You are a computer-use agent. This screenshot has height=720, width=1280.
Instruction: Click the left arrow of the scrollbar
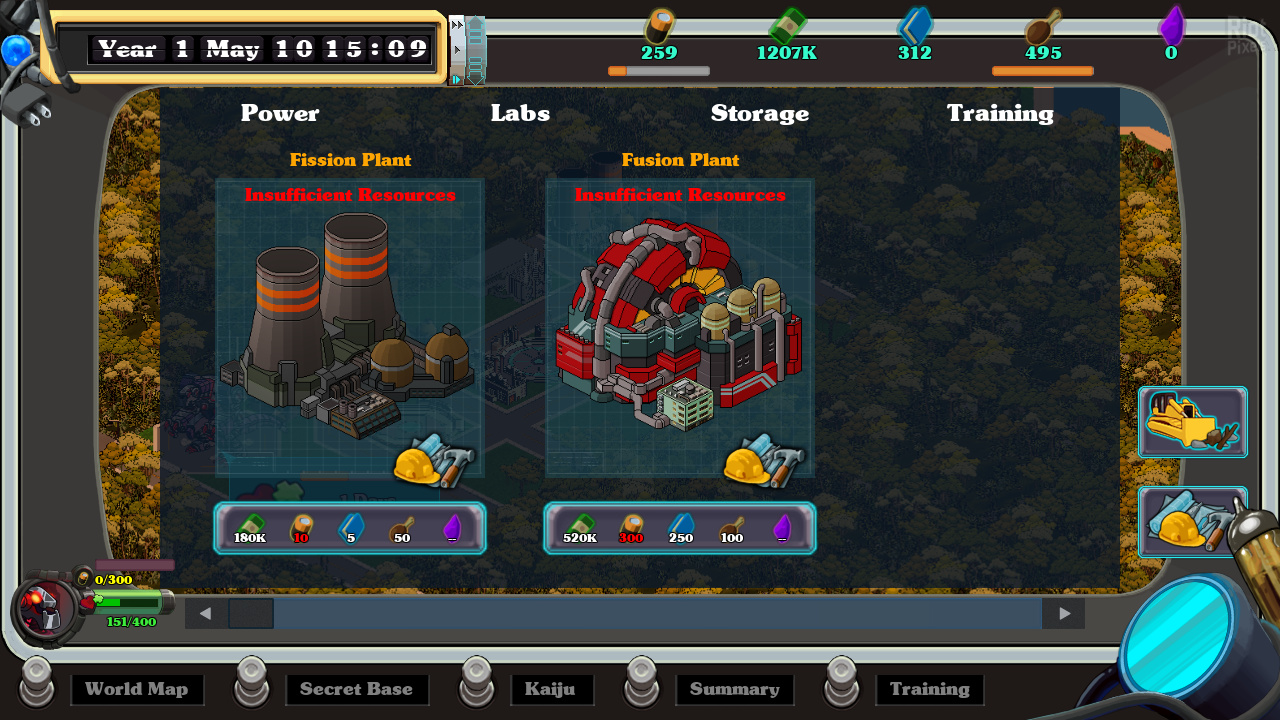click(x=206, y=614)
